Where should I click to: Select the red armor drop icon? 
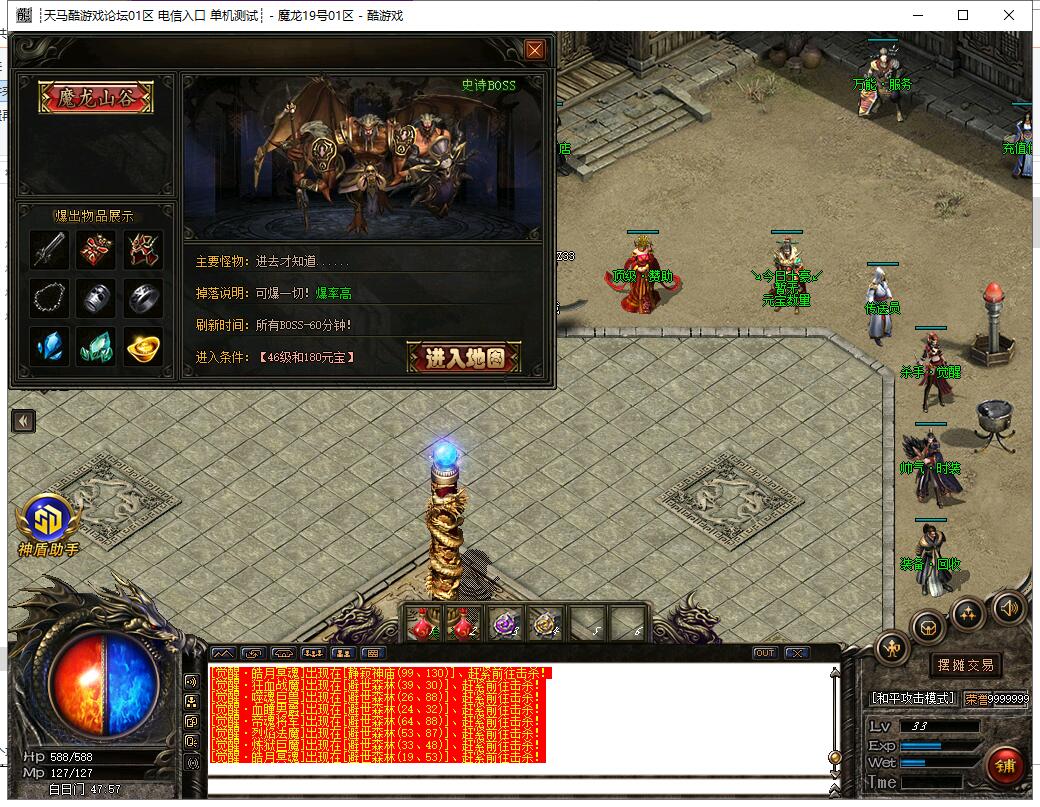97,250
